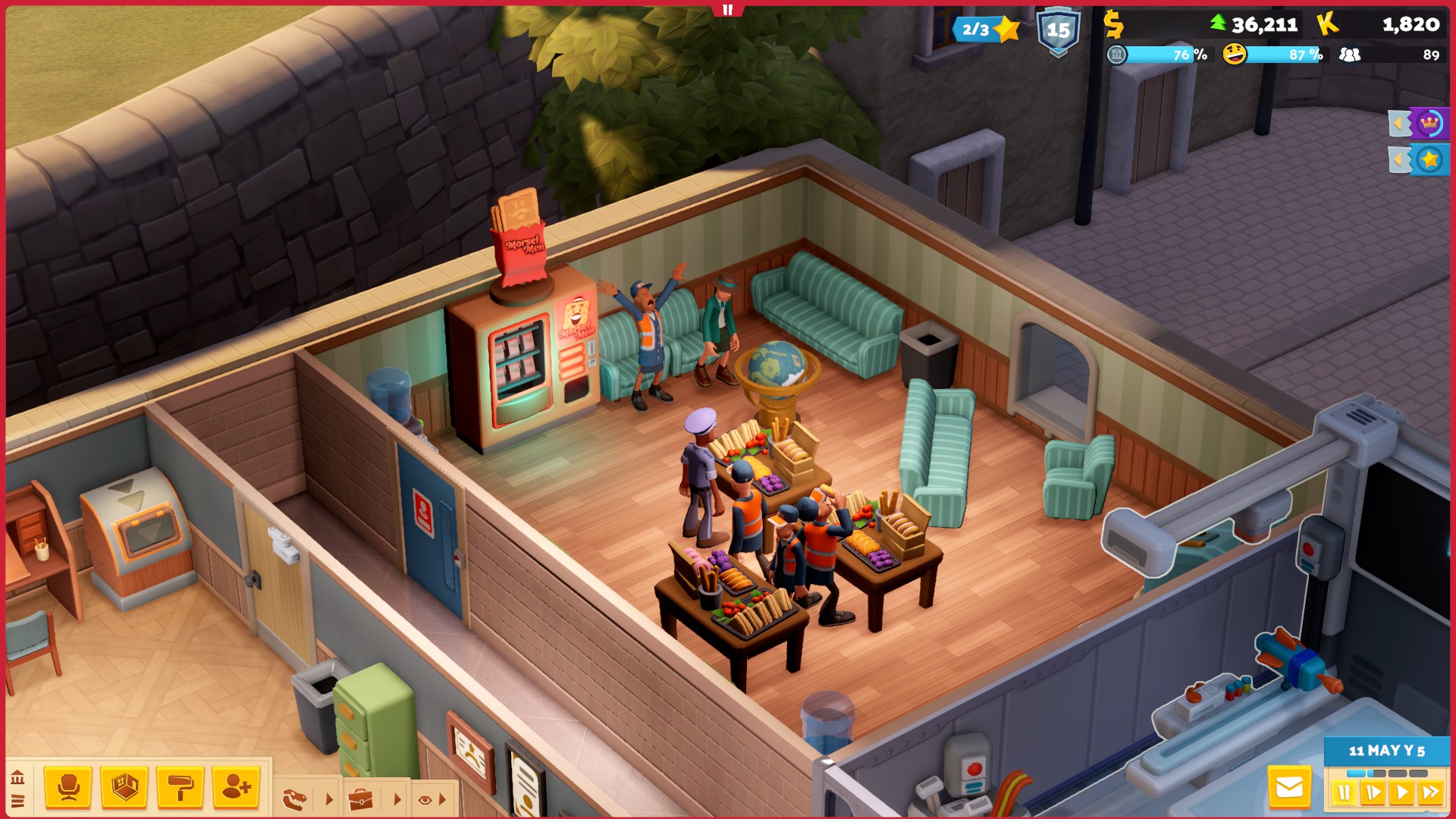The image size is (1456, 819).
Task: Open the money finances panel
Action: pos(1113,25)
